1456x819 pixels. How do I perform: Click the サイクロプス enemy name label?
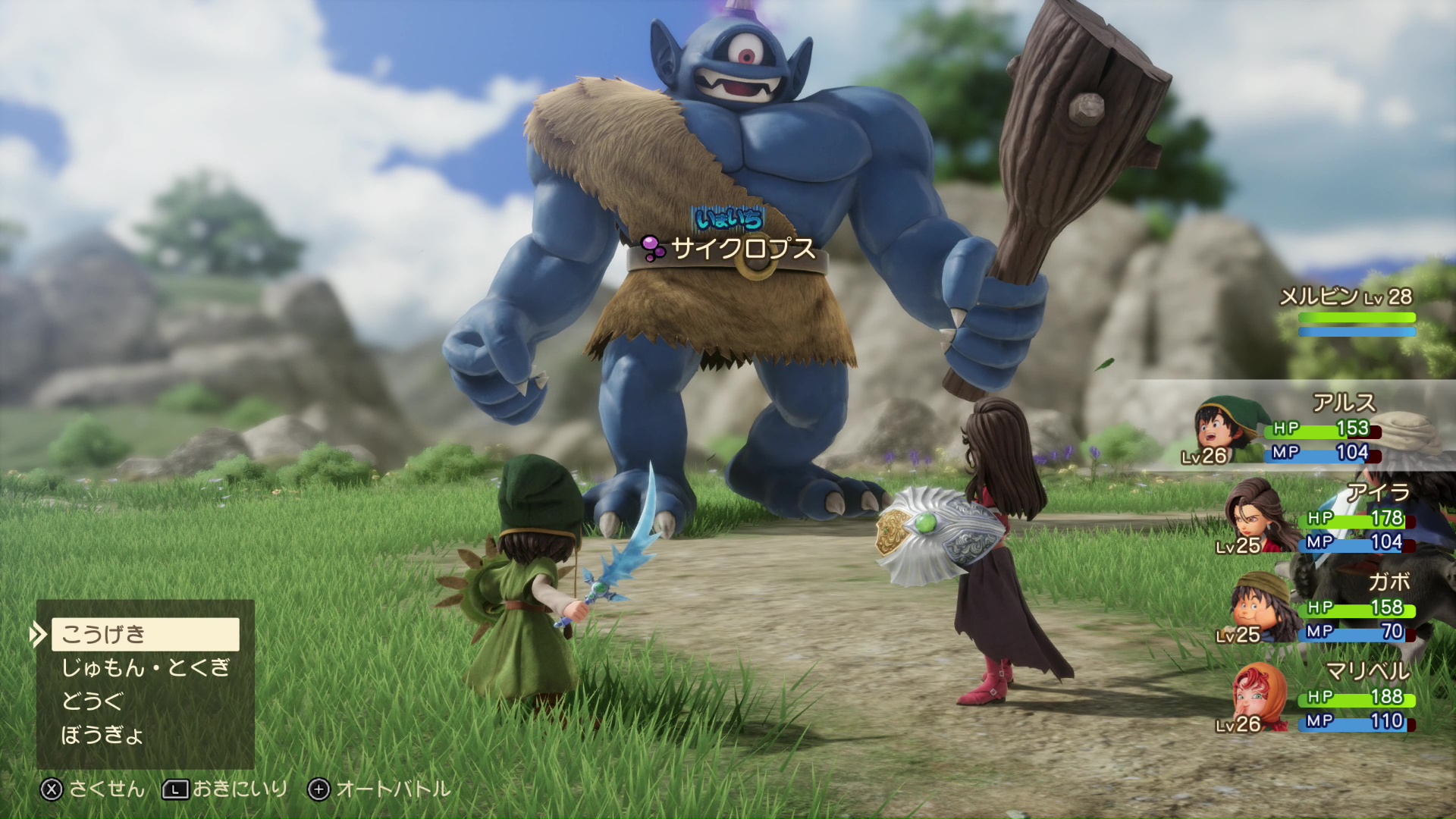click(743, 248)
